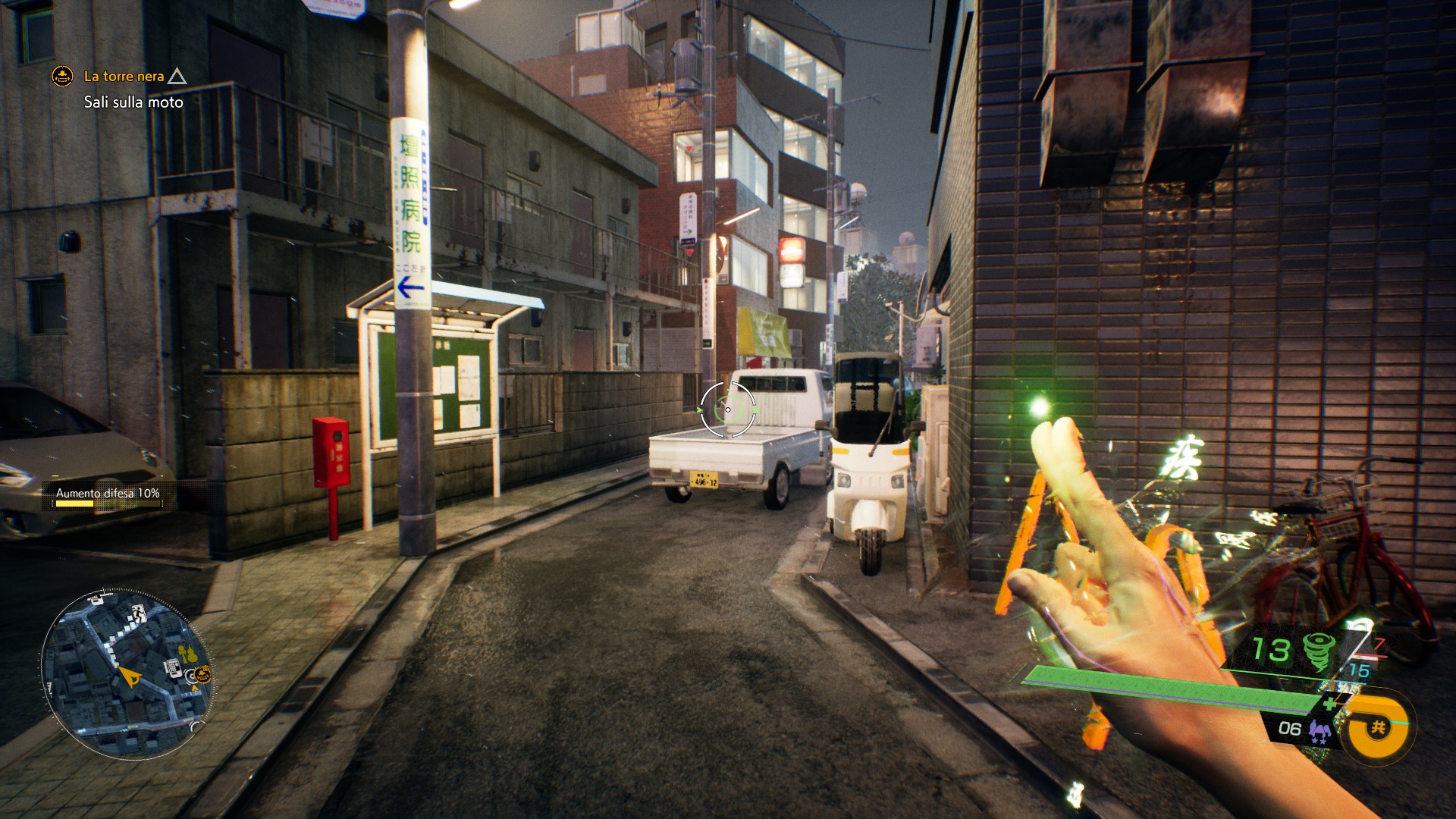Click the quest emblem beside La torre nera
1456x819 pixels.
coord(62,77)
